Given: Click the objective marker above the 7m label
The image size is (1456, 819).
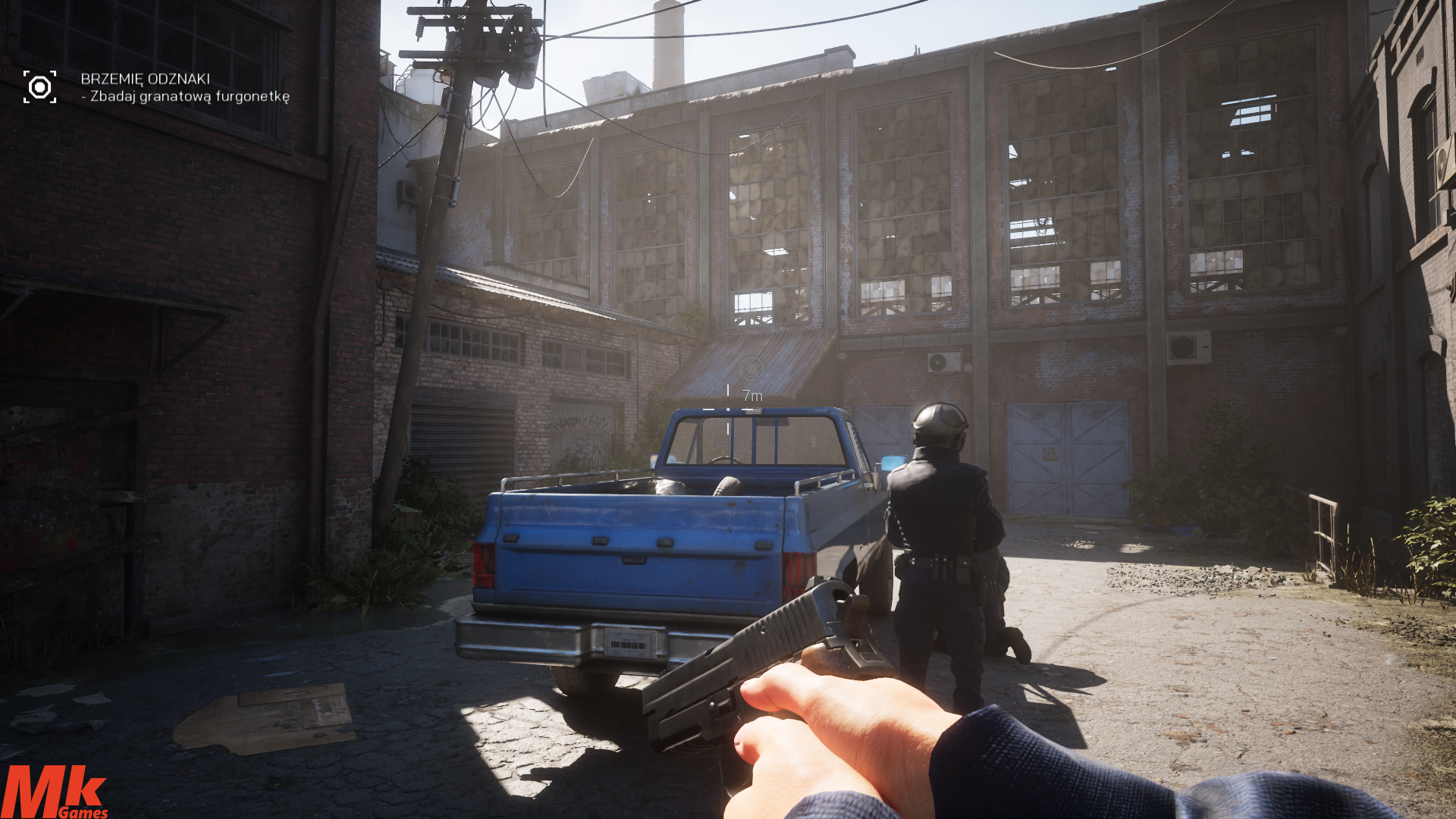Looking at the screenshot, I should click(752, 369).
